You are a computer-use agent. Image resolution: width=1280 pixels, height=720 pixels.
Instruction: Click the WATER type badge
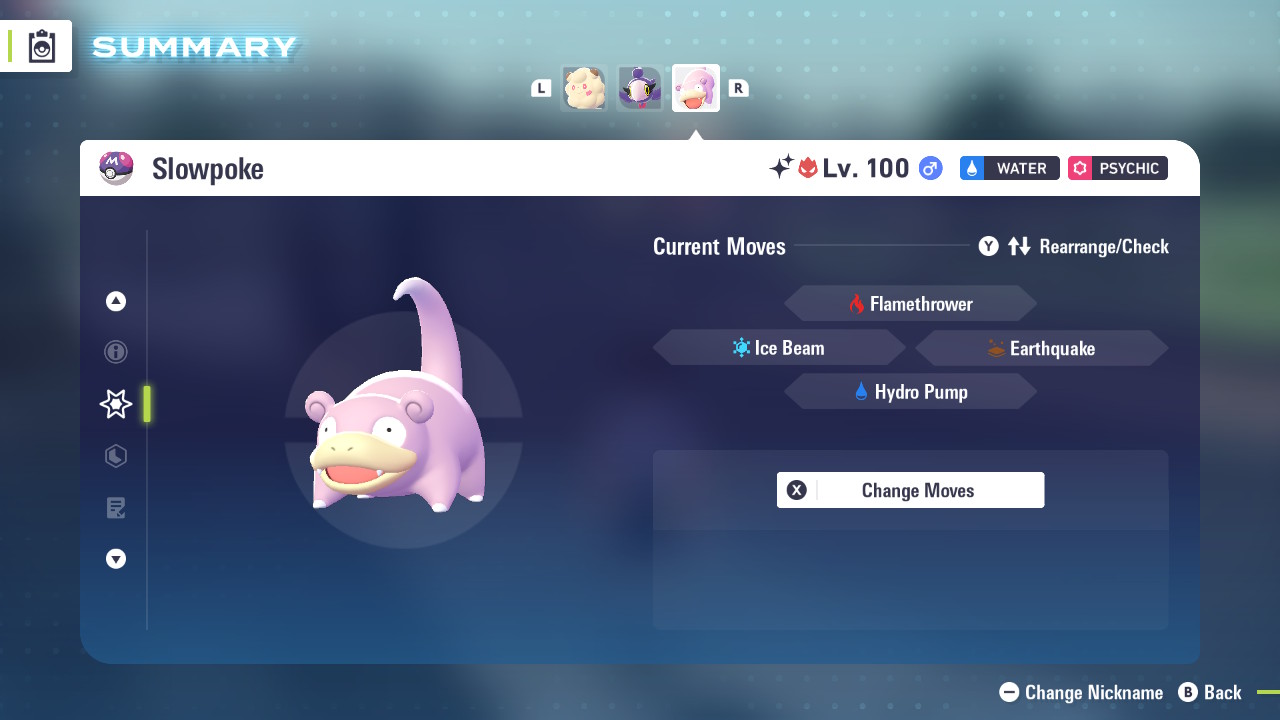(x=1009, y=168)
